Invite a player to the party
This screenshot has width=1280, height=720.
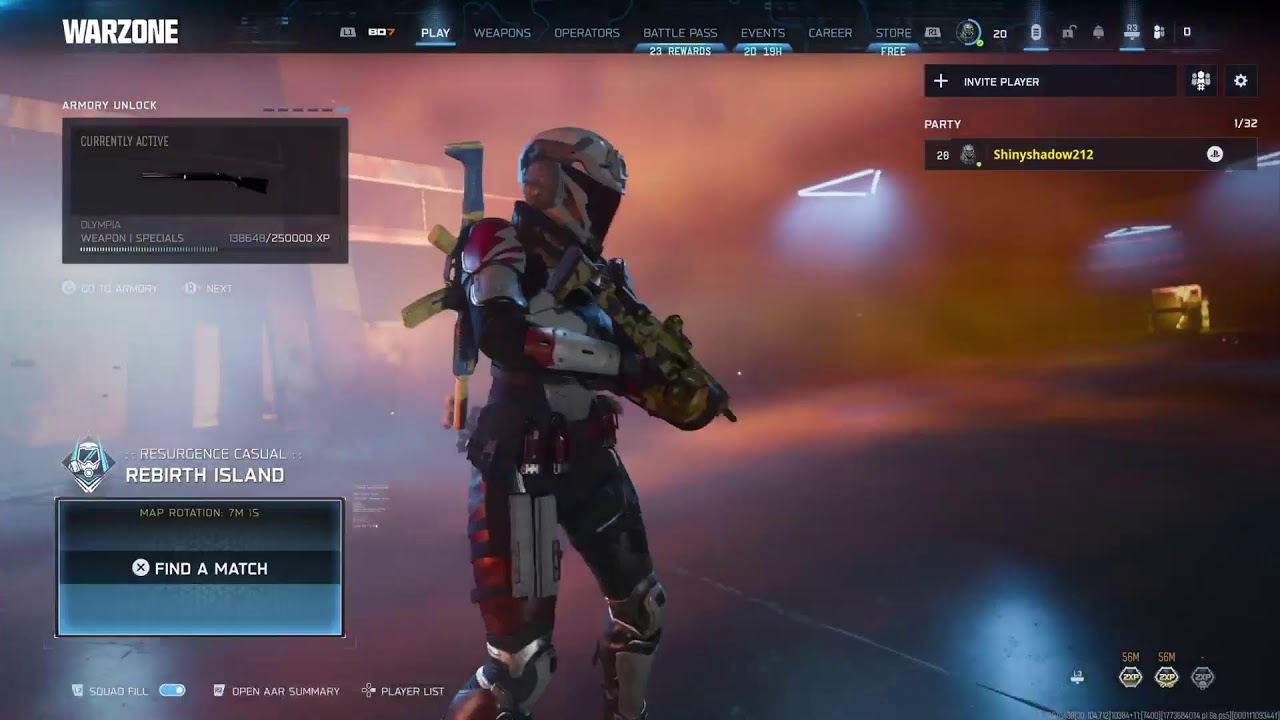(1050, 82)
